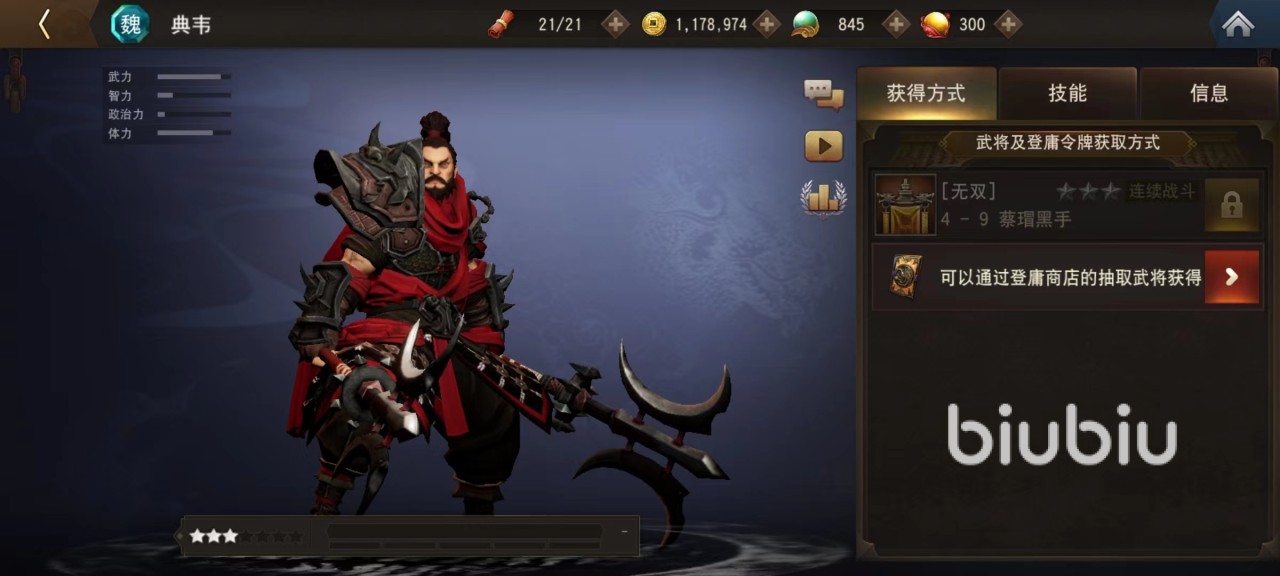Go back with the top-left arrow
1280x576 pixels.
coord(44,24)
